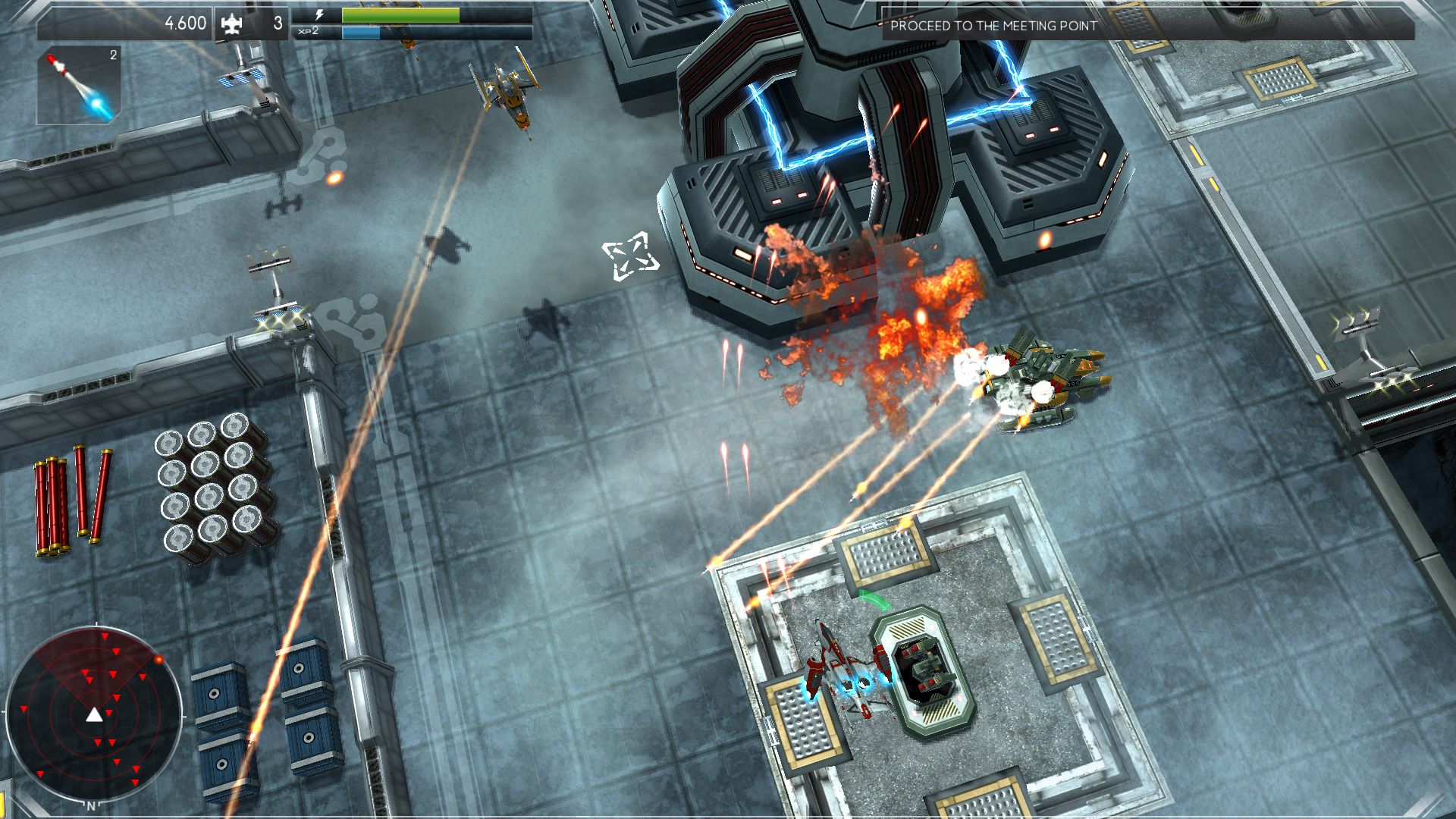This screenshot has width=1456, height=819.
Task: Click the green health bar
Action: 398,13
